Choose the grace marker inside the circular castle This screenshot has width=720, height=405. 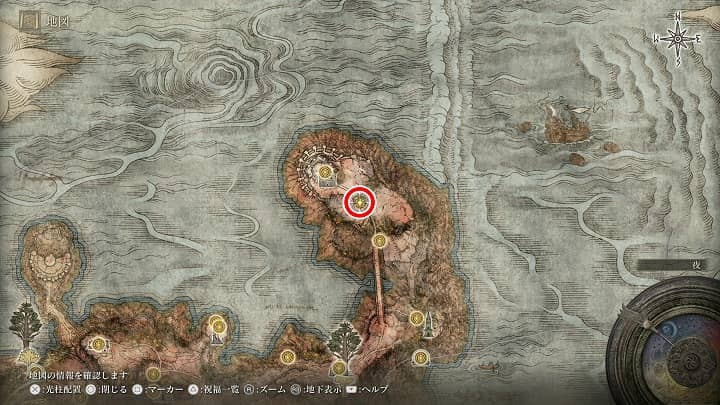point(326,173)
